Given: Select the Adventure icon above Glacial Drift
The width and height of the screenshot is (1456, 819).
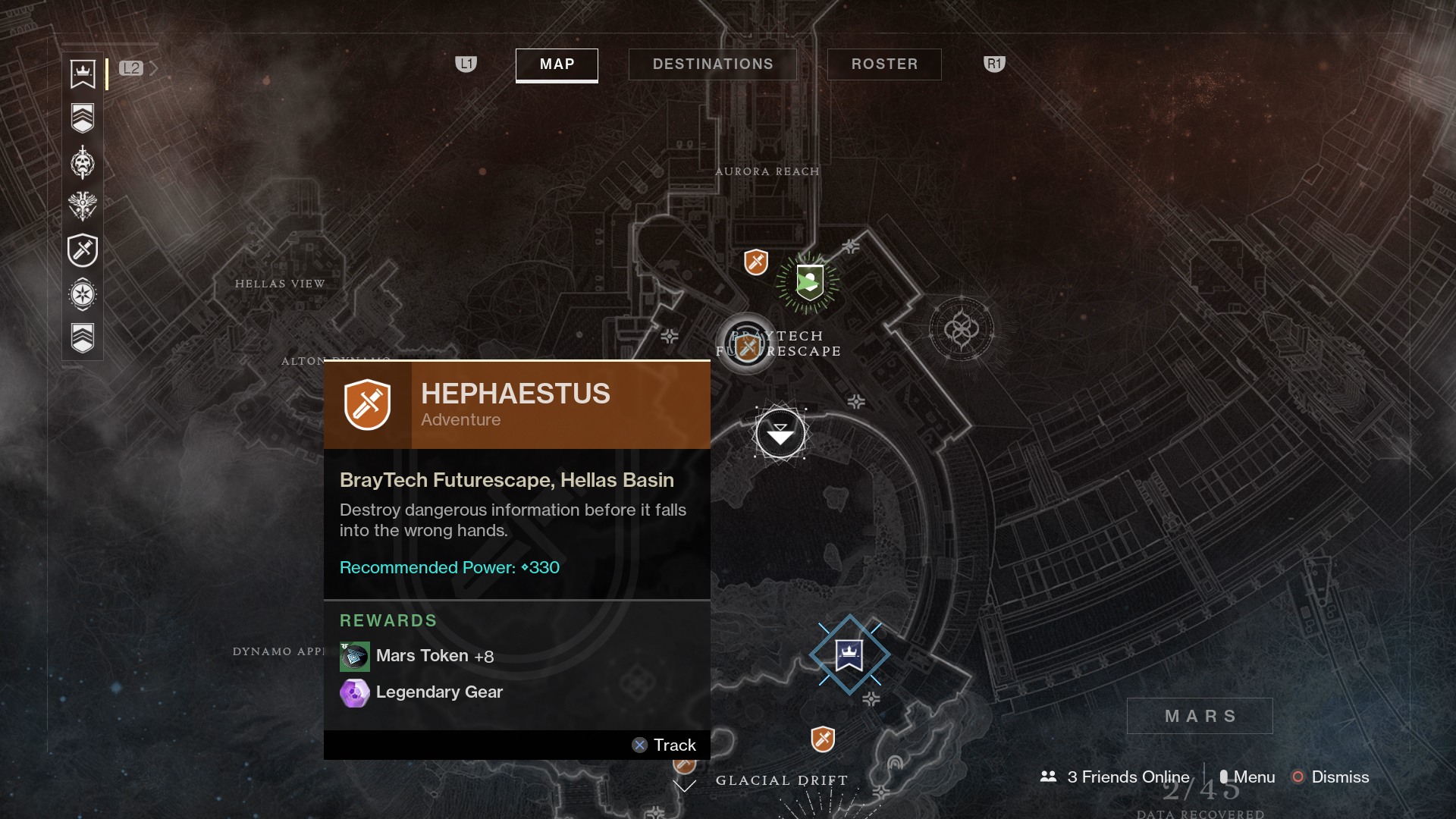Looking at the screenshot, I should [824, 736].
